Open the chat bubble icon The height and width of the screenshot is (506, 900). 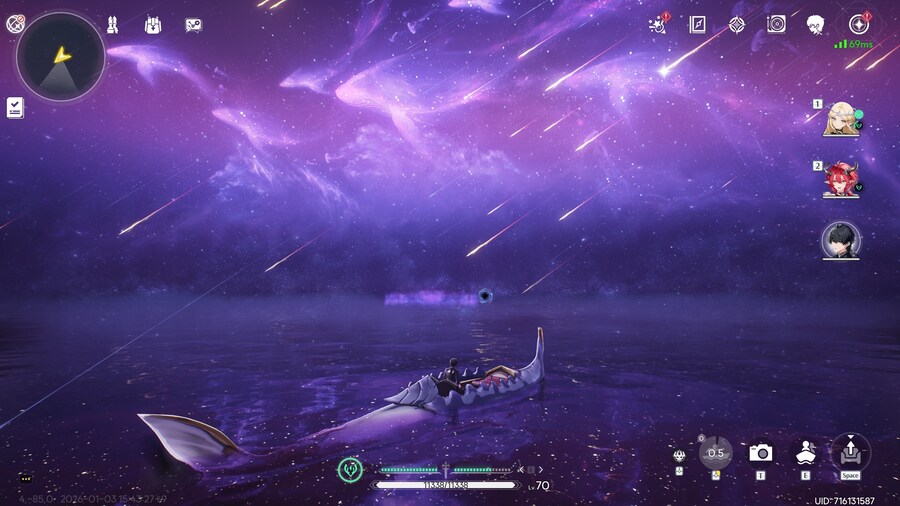25,479
